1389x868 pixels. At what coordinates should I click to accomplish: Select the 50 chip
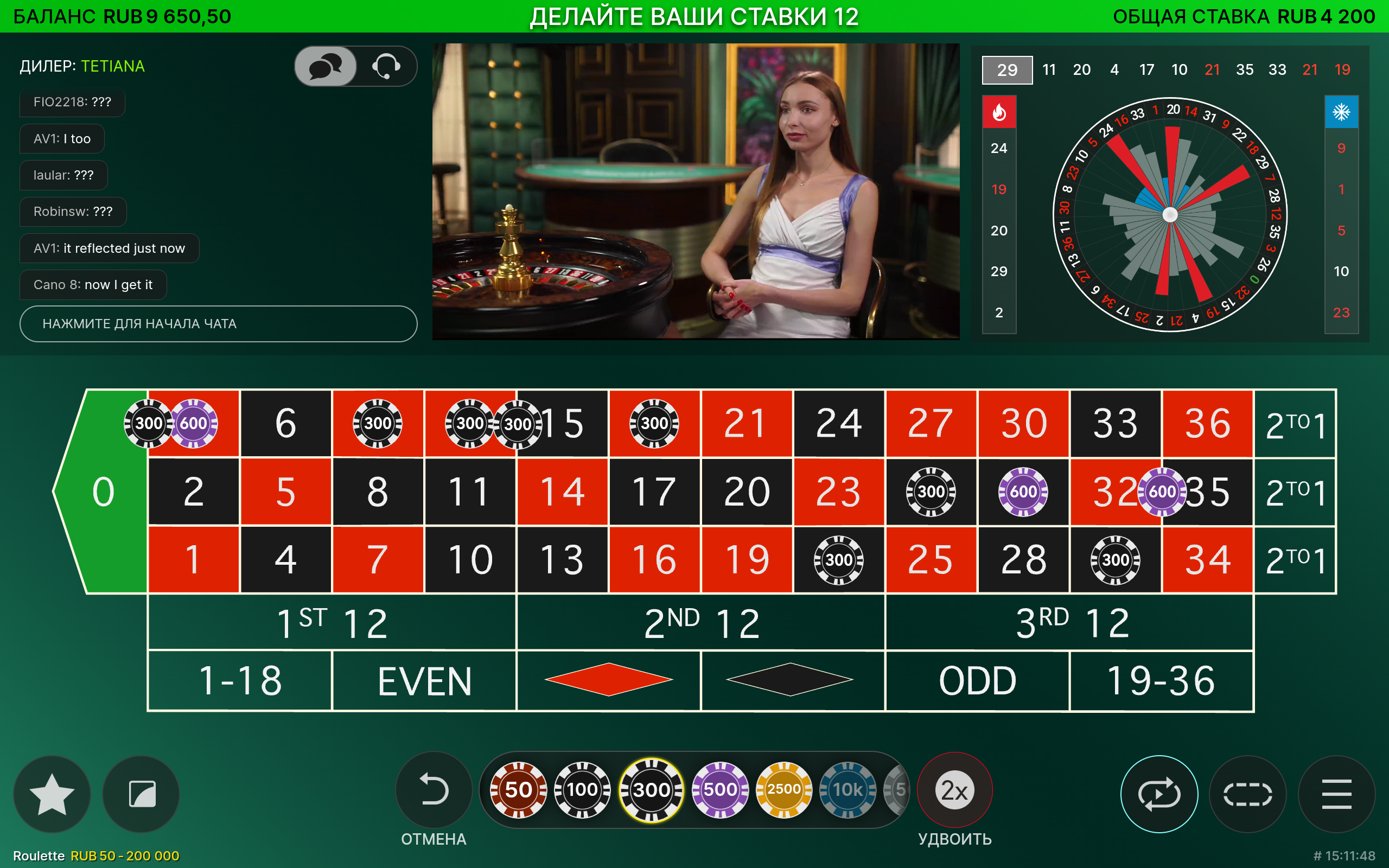click(x=518, y=790)
